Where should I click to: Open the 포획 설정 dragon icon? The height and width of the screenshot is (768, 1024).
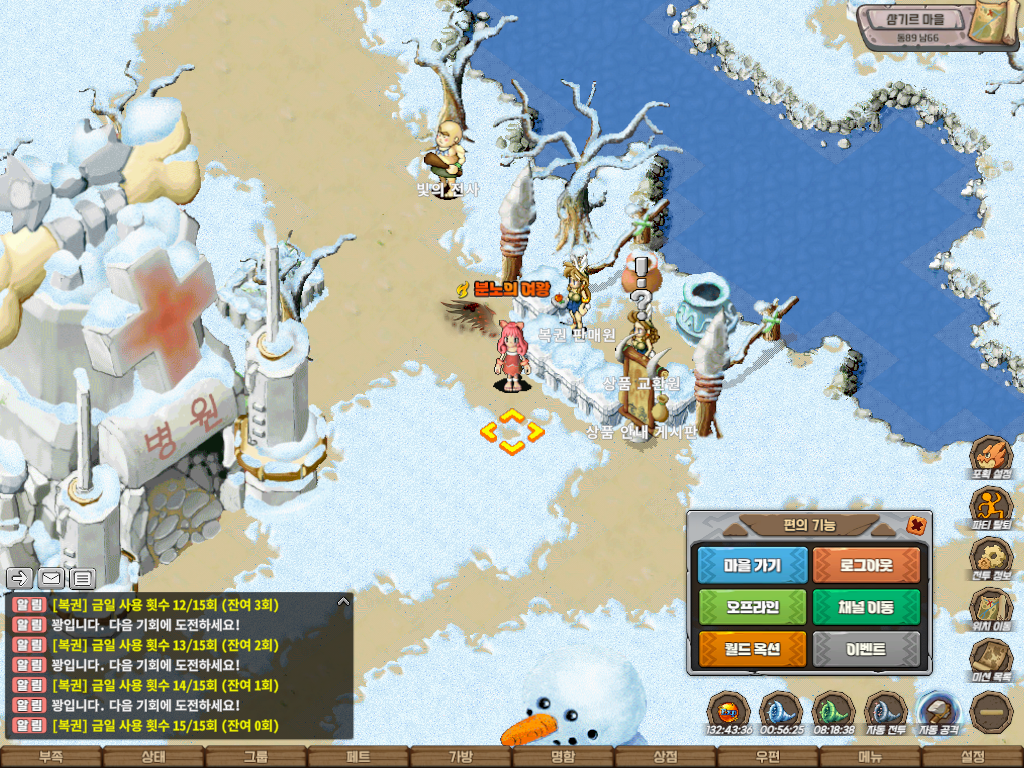click(x=991, y=456)
